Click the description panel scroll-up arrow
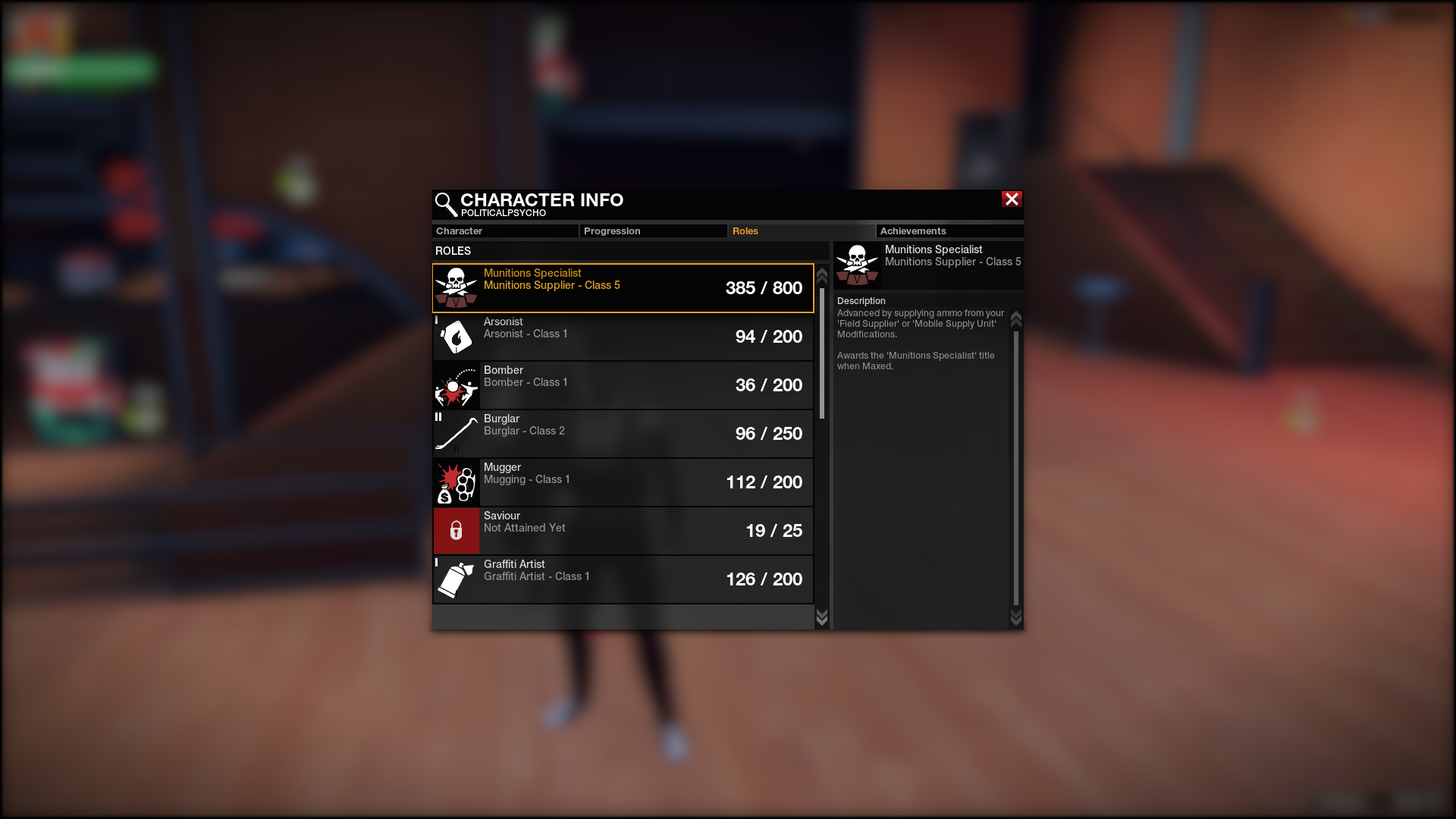 1016,318
